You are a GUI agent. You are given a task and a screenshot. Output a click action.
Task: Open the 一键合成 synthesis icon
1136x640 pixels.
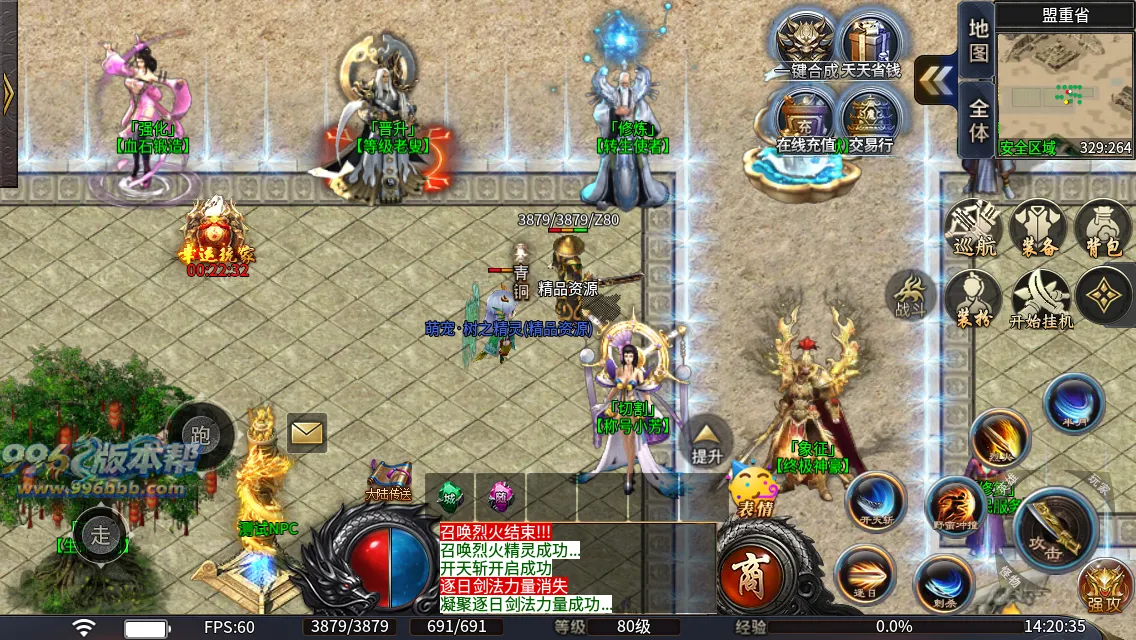pyautogui.click(x=807, y=40)
